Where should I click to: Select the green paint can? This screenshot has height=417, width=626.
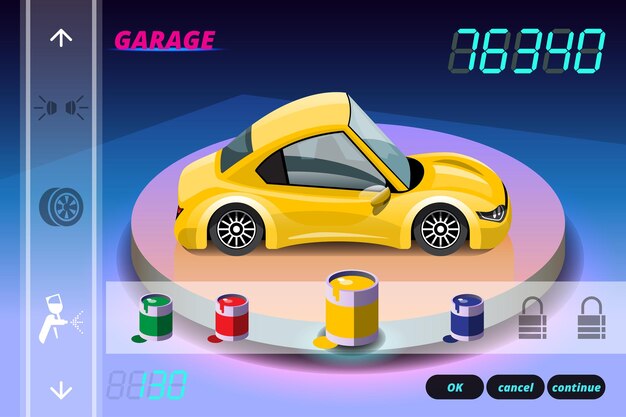click(155, 317)
